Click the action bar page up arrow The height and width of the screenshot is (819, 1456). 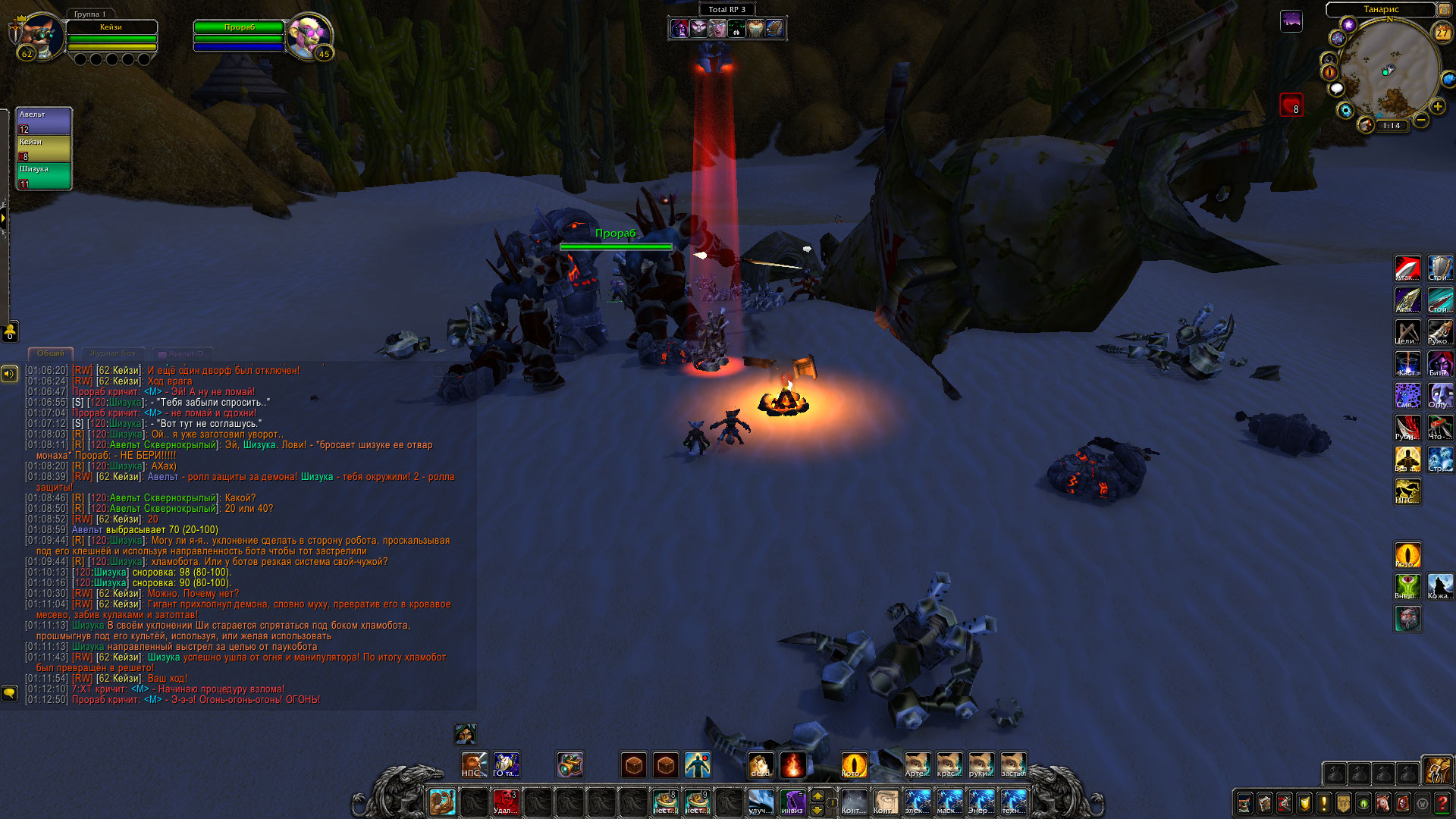tap(817, 795)
